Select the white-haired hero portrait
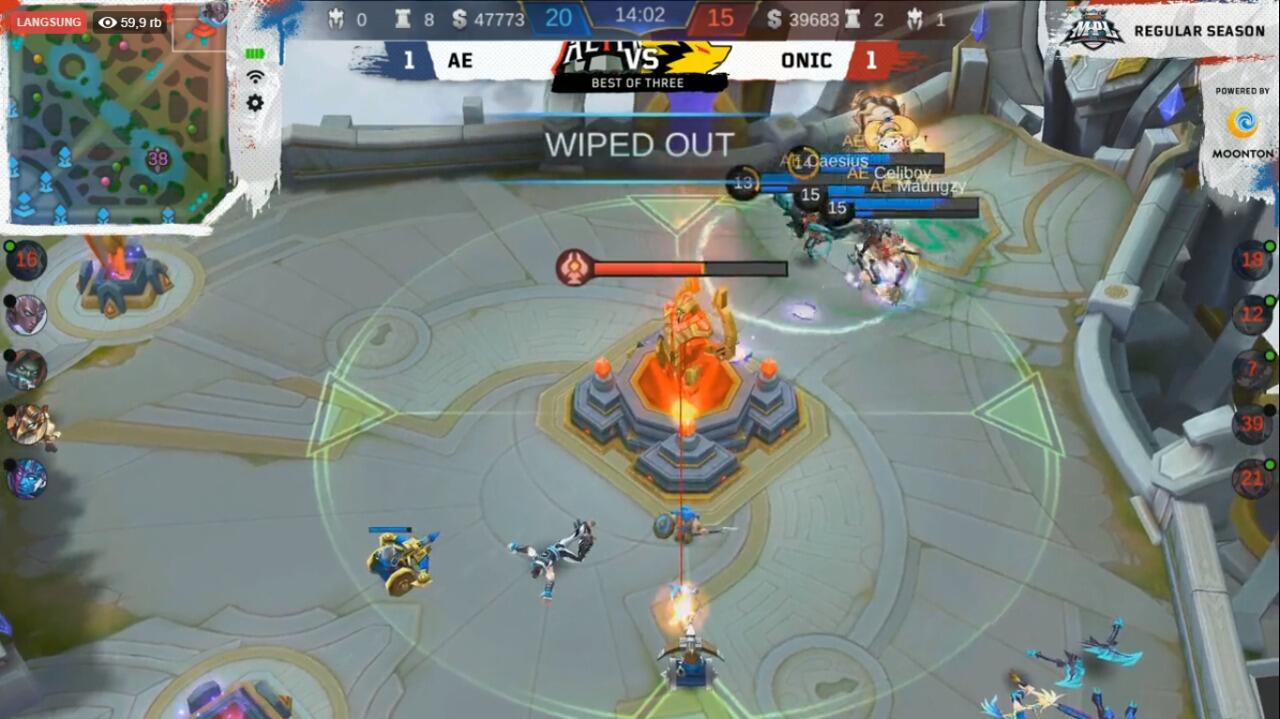Viewport: 1280px width, 719px height. click(26, 315)
